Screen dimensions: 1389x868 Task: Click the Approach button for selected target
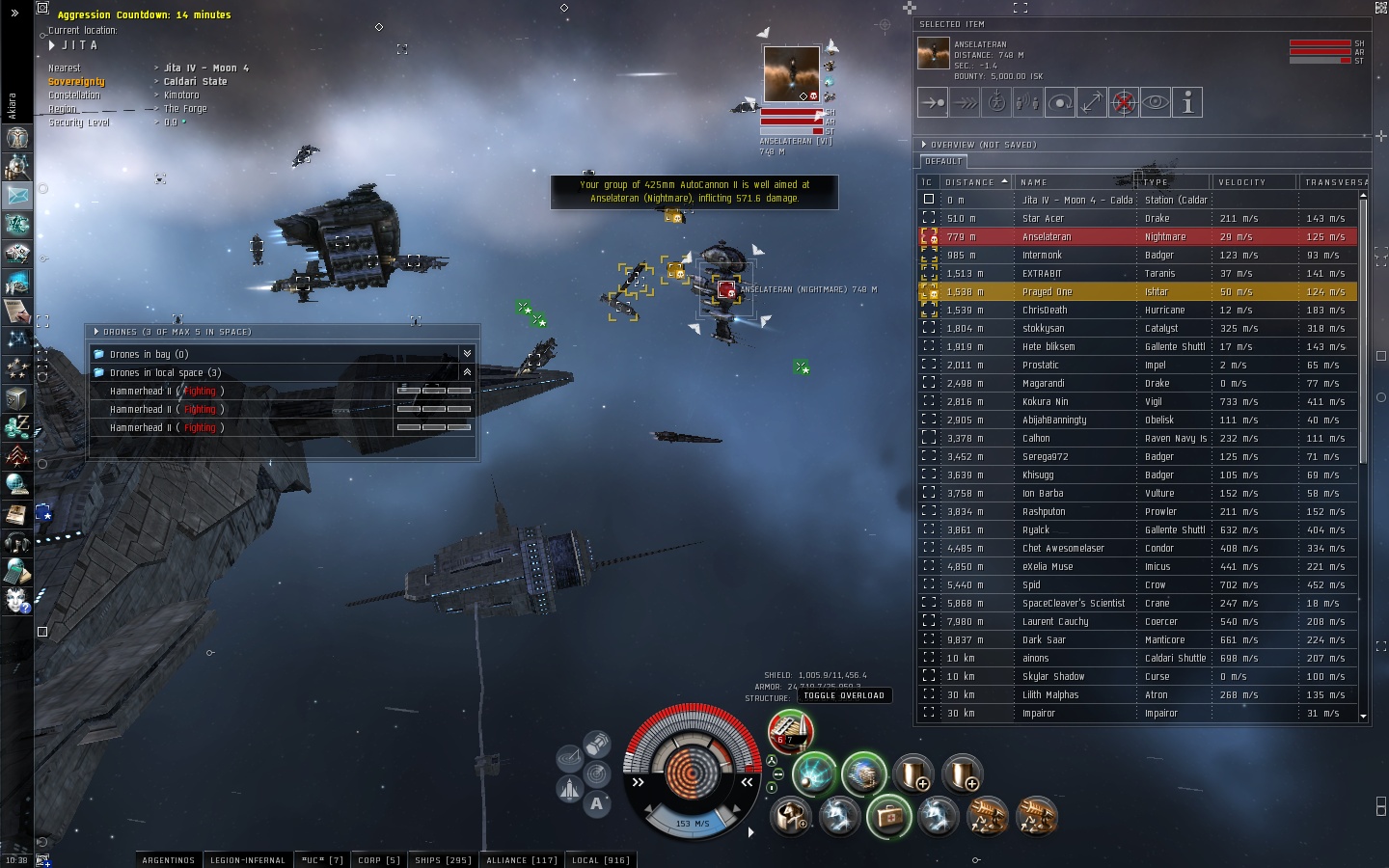tap(933, 102)
